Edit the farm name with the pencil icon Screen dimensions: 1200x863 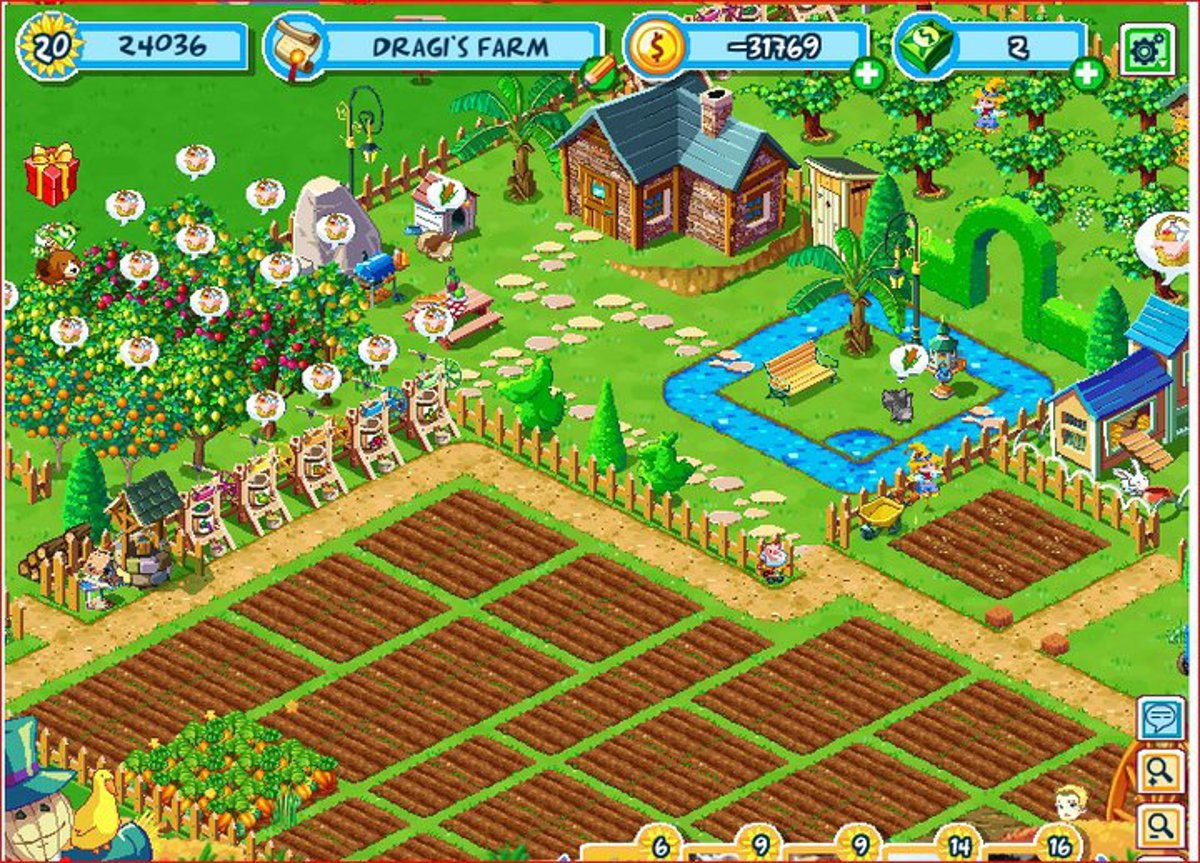(x=599, y=72)
